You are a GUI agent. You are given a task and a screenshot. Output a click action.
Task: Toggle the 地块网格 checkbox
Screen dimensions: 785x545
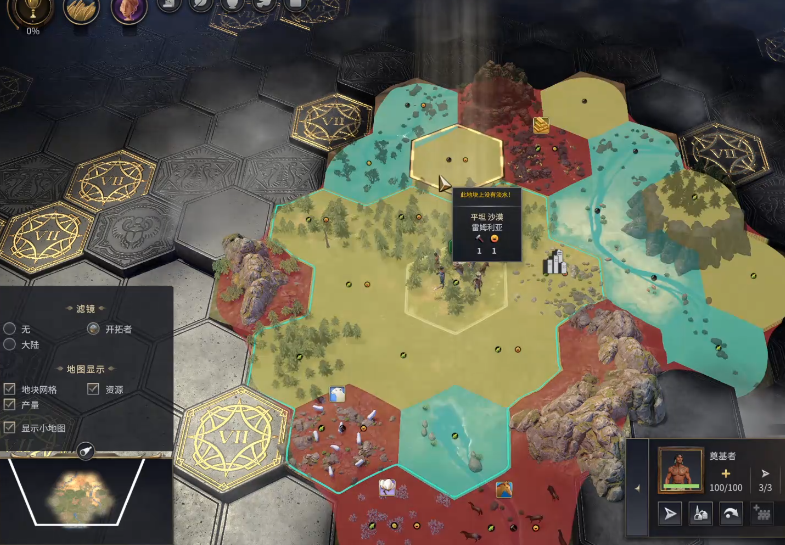point(10,389)
